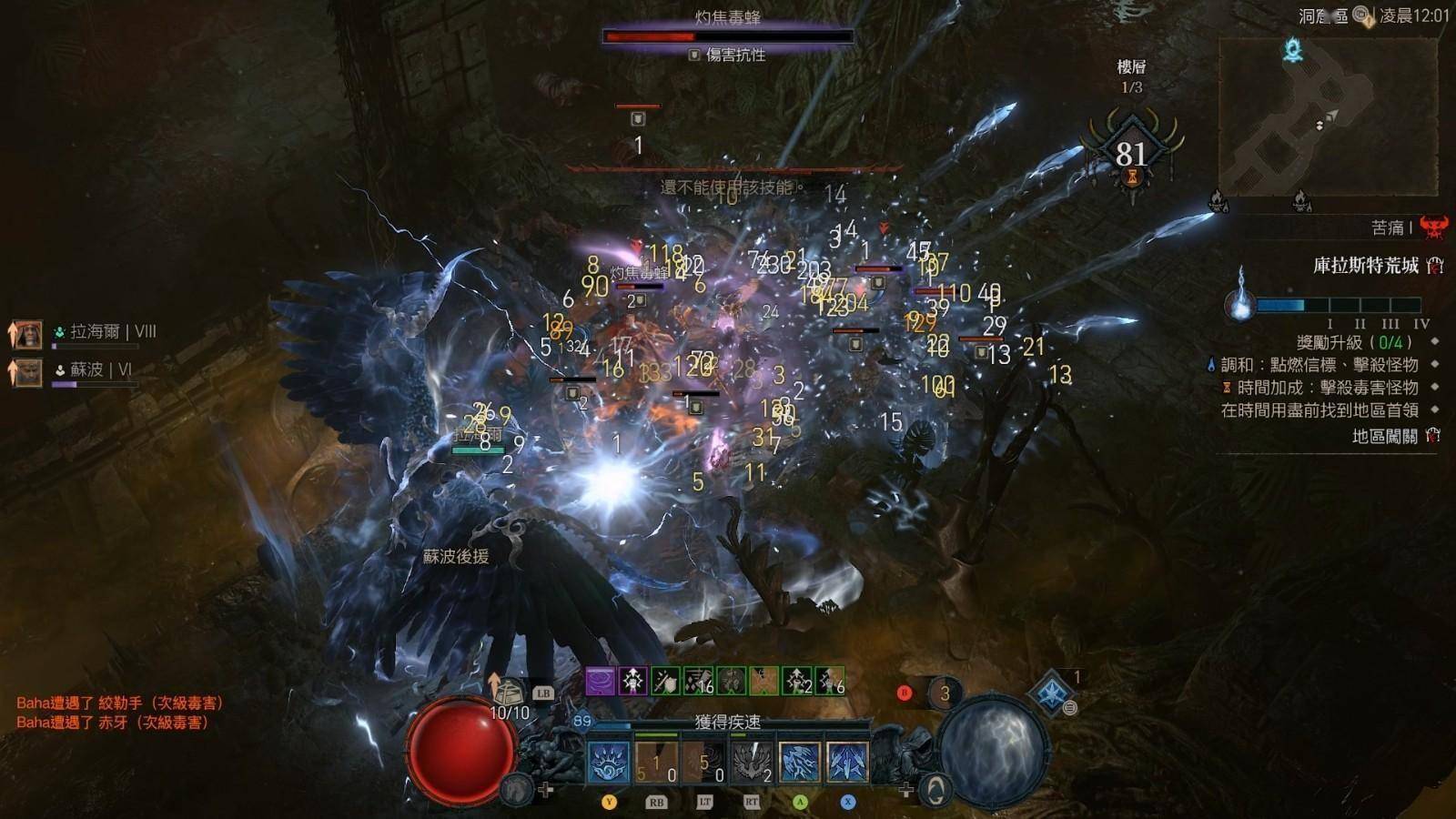The width and height of the screenshot is (1456, 819).
Task: Select the 拉海爾 mercenary portrait
Action: point(27,334)
